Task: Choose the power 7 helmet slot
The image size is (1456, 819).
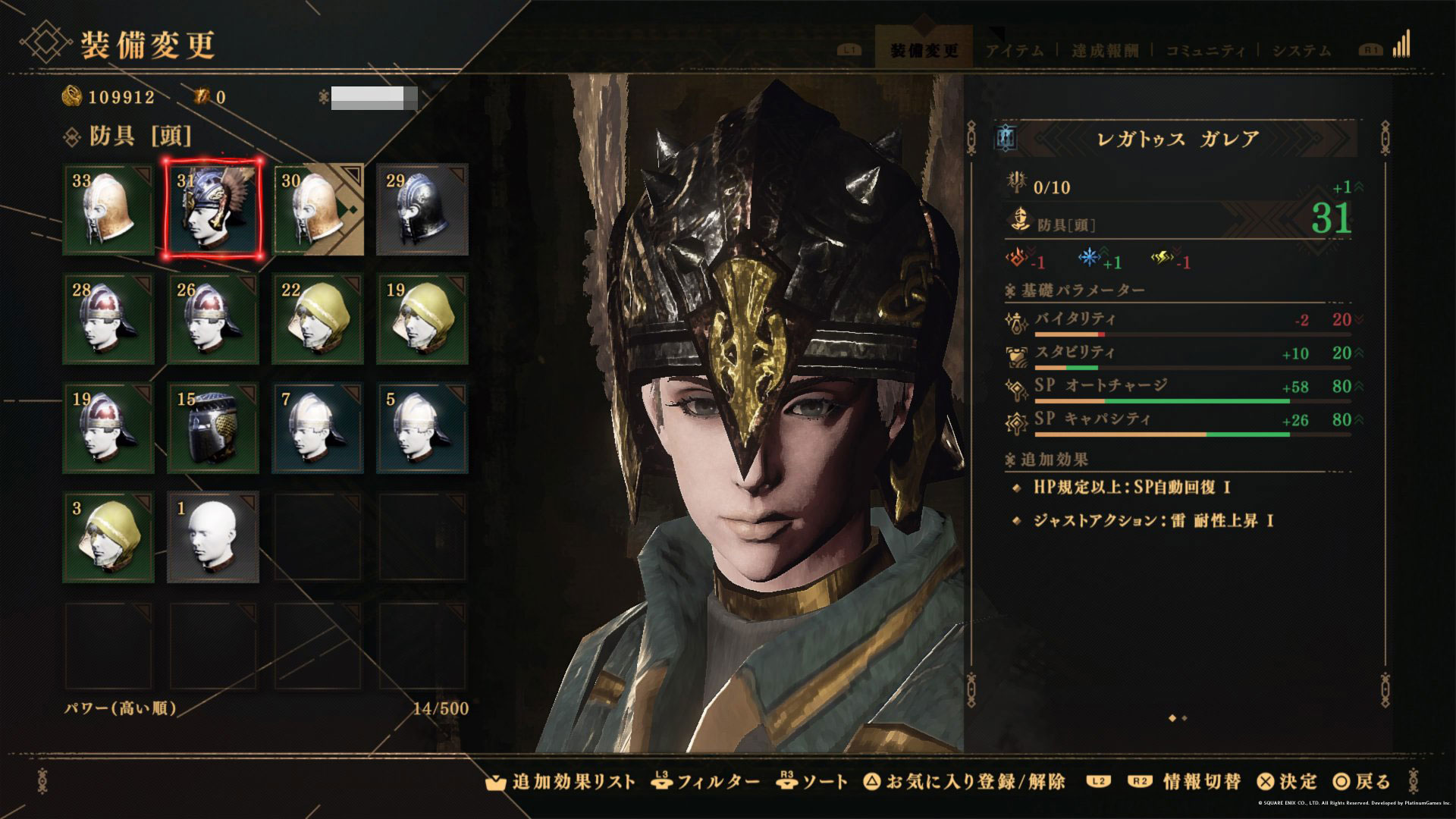Action: [318, 428]
